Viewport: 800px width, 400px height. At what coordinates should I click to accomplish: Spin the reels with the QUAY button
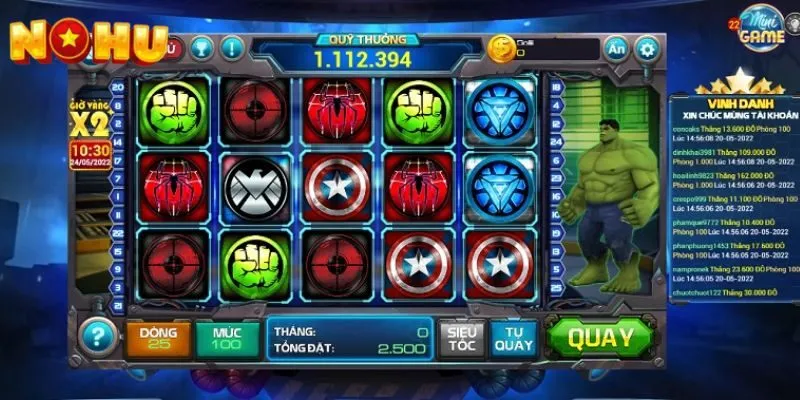[601, 338]
